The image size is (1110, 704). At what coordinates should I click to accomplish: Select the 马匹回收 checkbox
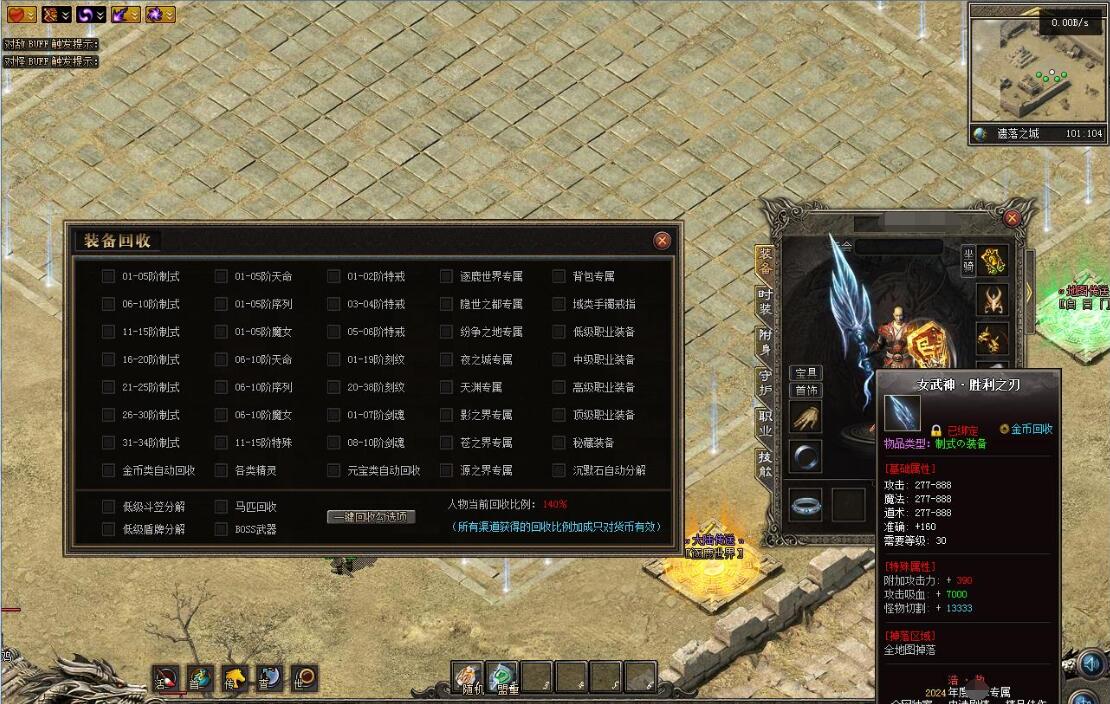click(x=221, y=507)
